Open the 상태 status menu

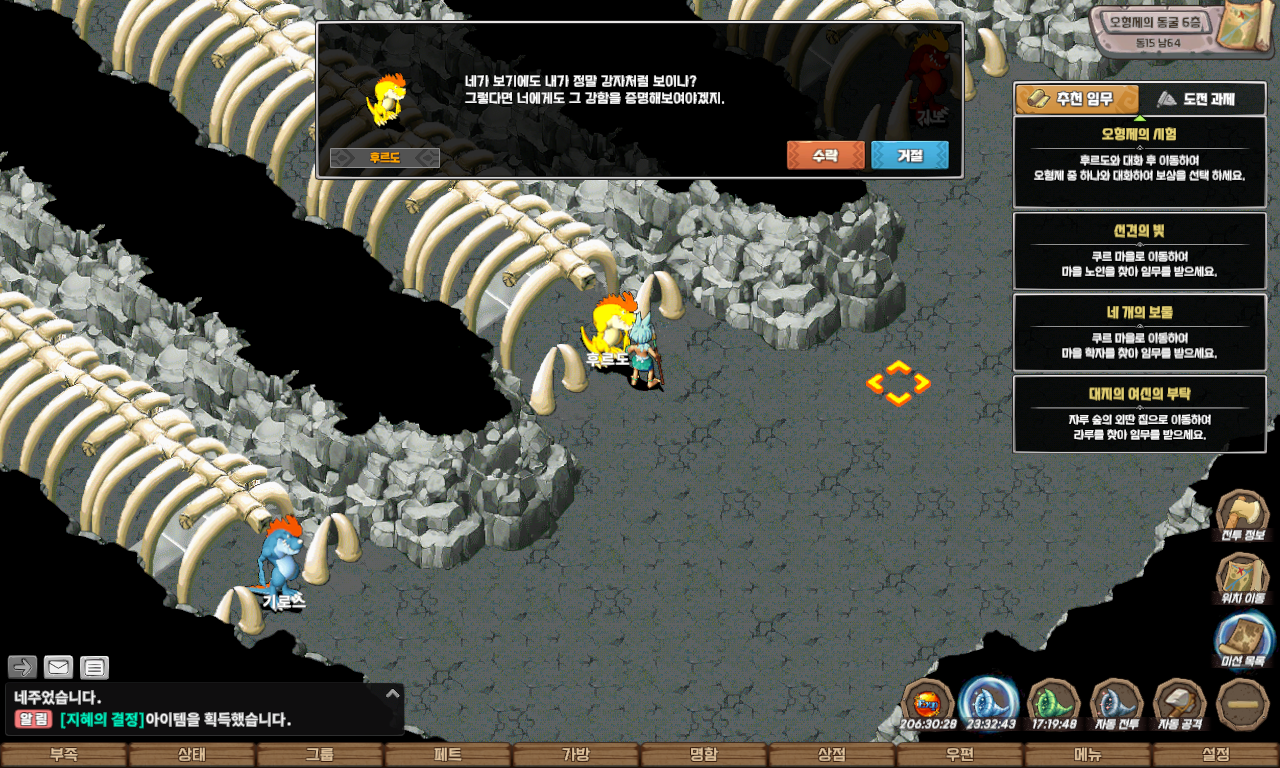(191, 755)
